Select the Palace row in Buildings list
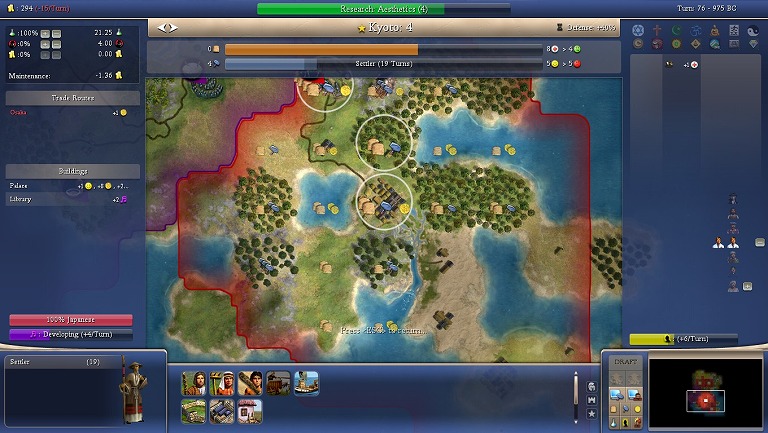Screen dimensions: 768x433 point(70,186)
